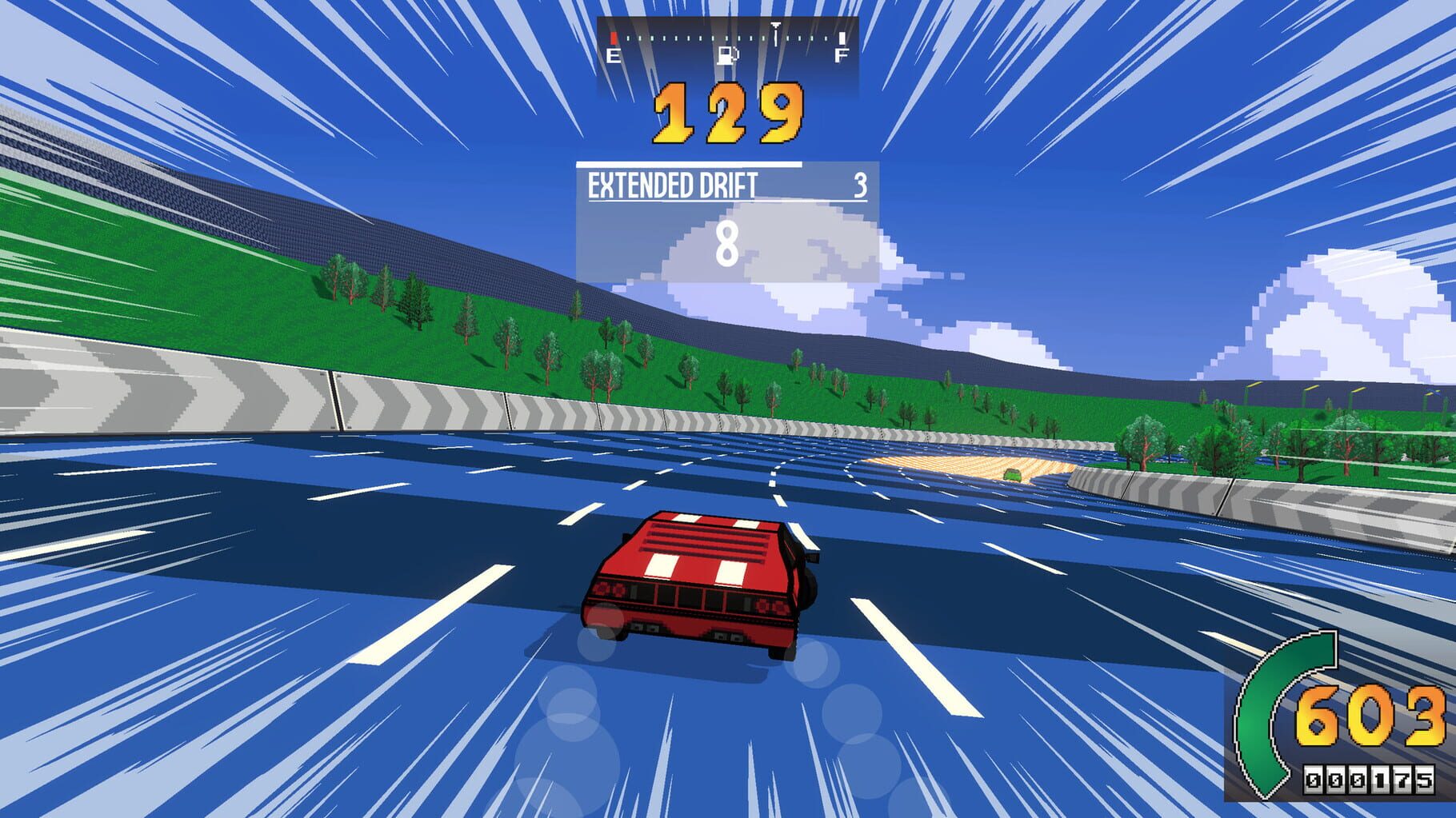This screenshot has width=1456, height=818.
Task: Toggle the E marker on the fuel gauge
Action: (x=614, y=56)
